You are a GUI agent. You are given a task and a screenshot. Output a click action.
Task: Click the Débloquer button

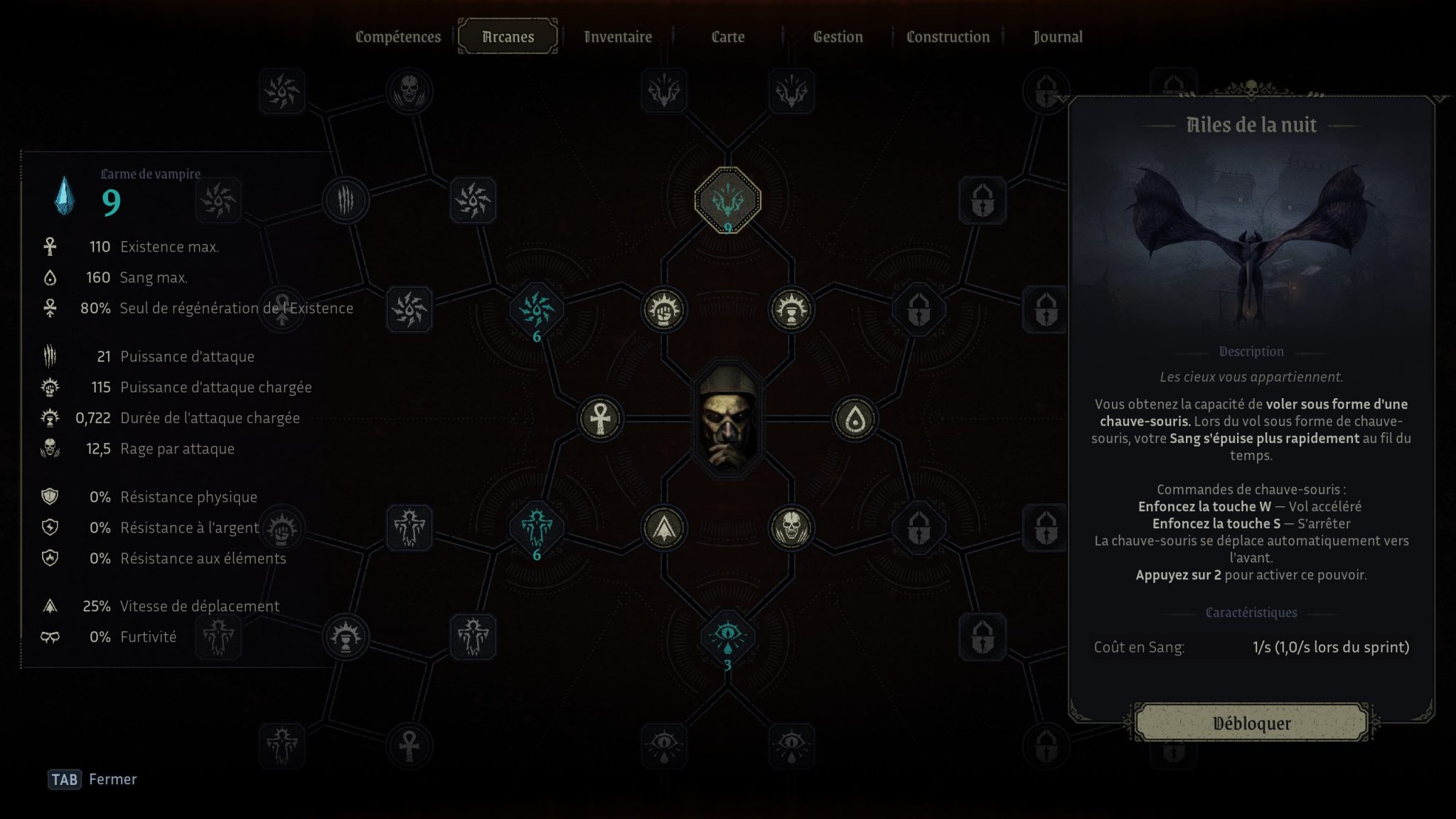point(1251,723)
